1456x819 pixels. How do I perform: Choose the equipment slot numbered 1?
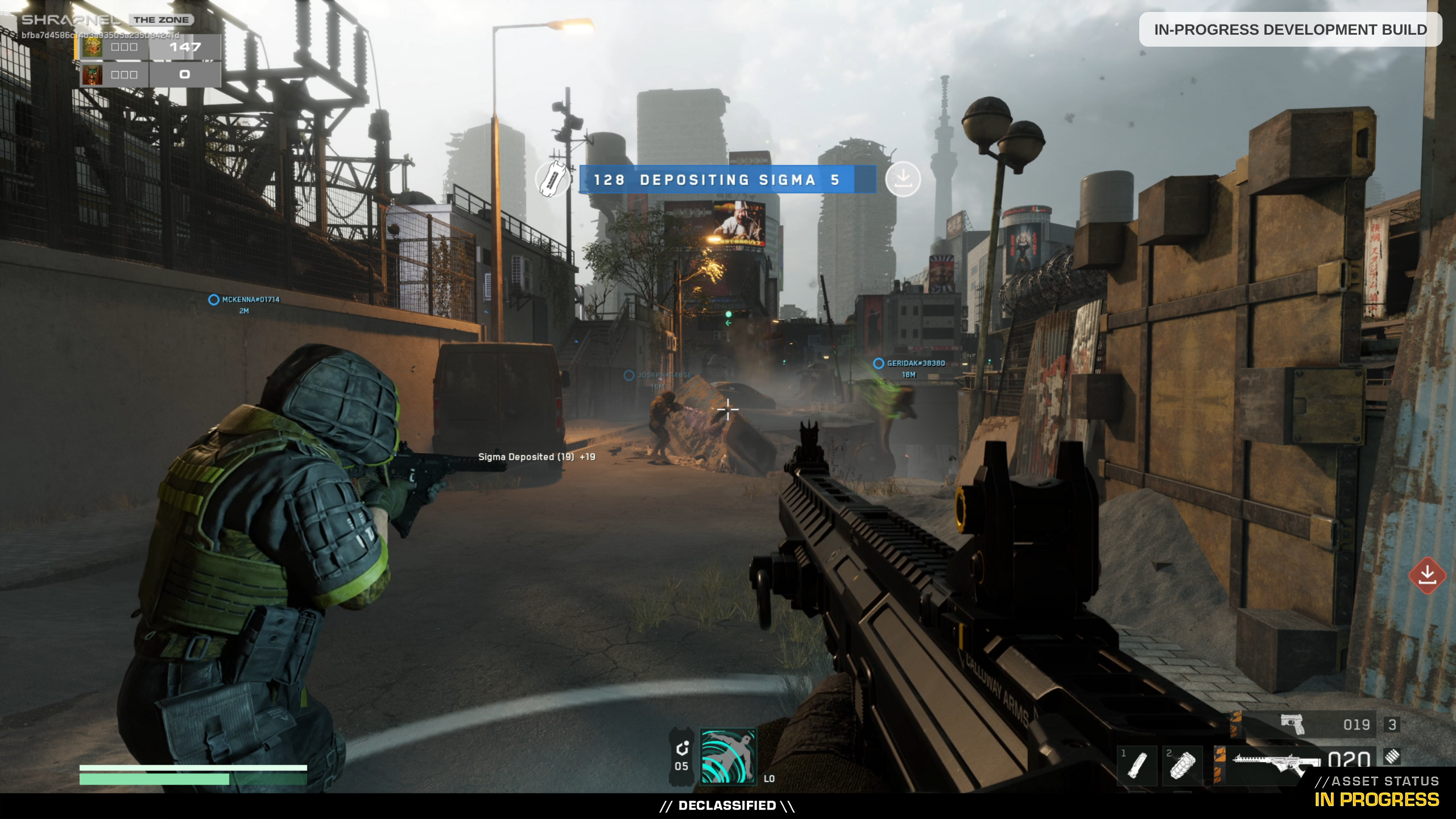click(x=1137, y=765)
